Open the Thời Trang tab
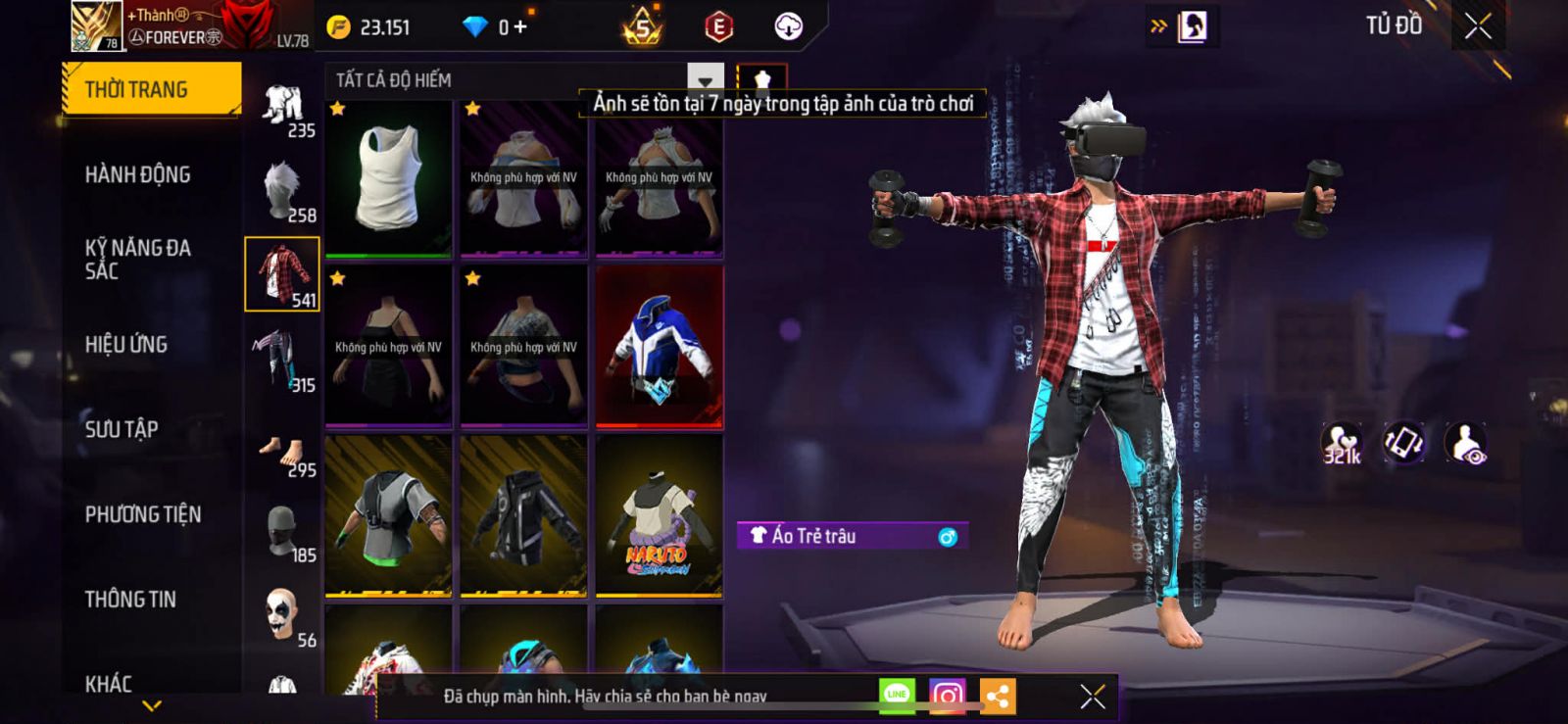 tap(151, 90)
